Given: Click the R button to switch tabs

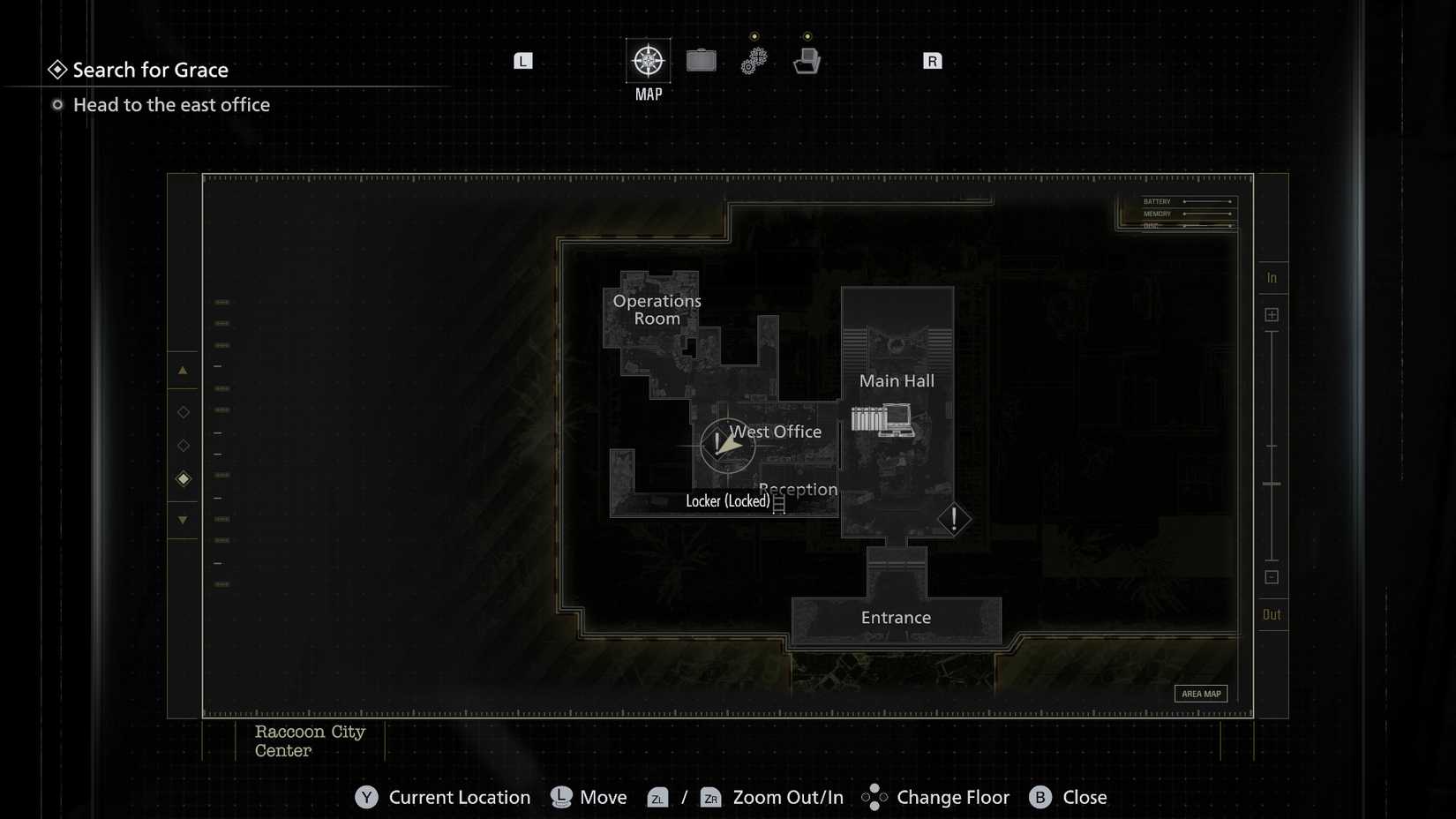Looking at the screenshot, I should tap(931, 60).
